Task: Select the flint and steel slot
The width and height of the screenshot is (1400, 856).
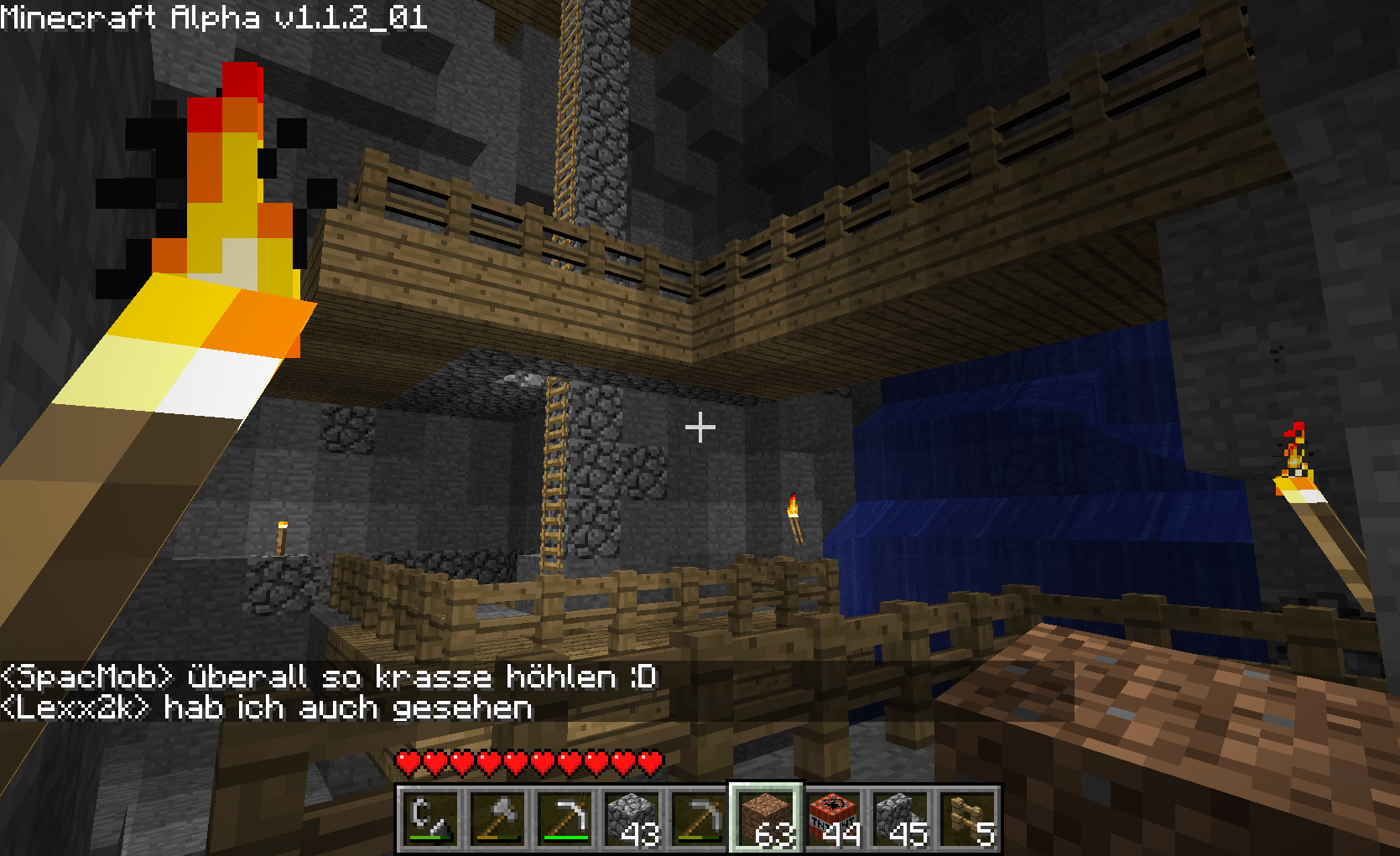Action: click(x=430, y=818)
